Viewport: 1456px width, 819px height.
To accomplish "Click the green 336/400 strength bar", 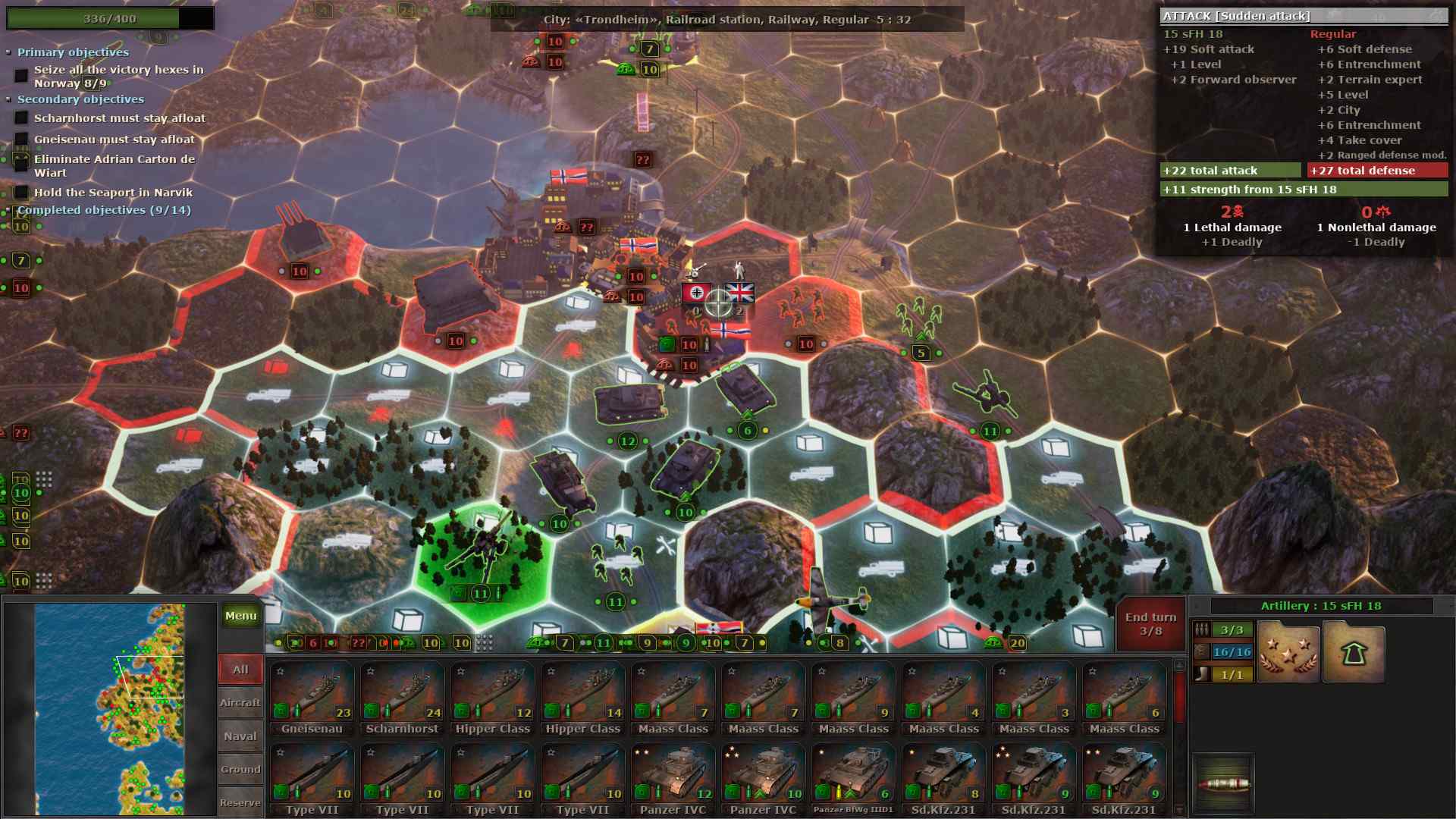I will coord(114,17).
